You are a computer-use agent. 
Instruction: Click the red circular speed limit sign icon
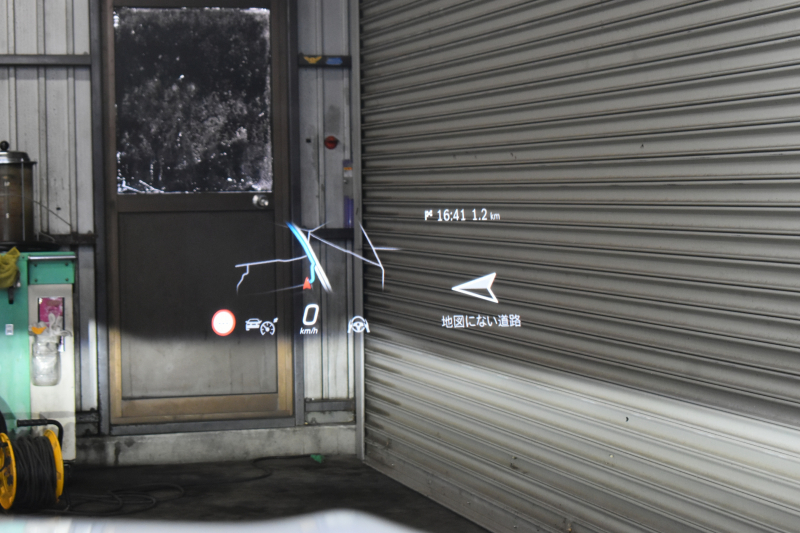pyautogui.click(x=223, y=322)
